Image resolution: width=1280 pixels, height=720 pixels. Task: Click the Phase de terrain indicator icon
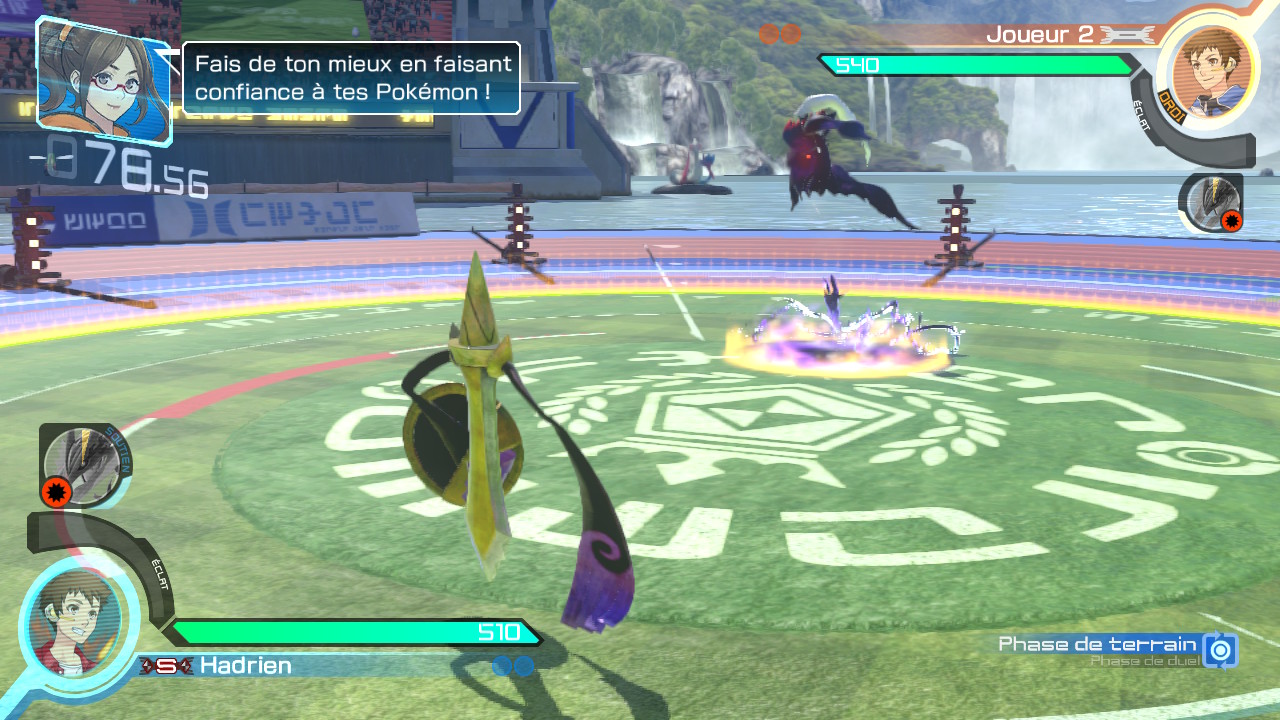click(1220, 650)
